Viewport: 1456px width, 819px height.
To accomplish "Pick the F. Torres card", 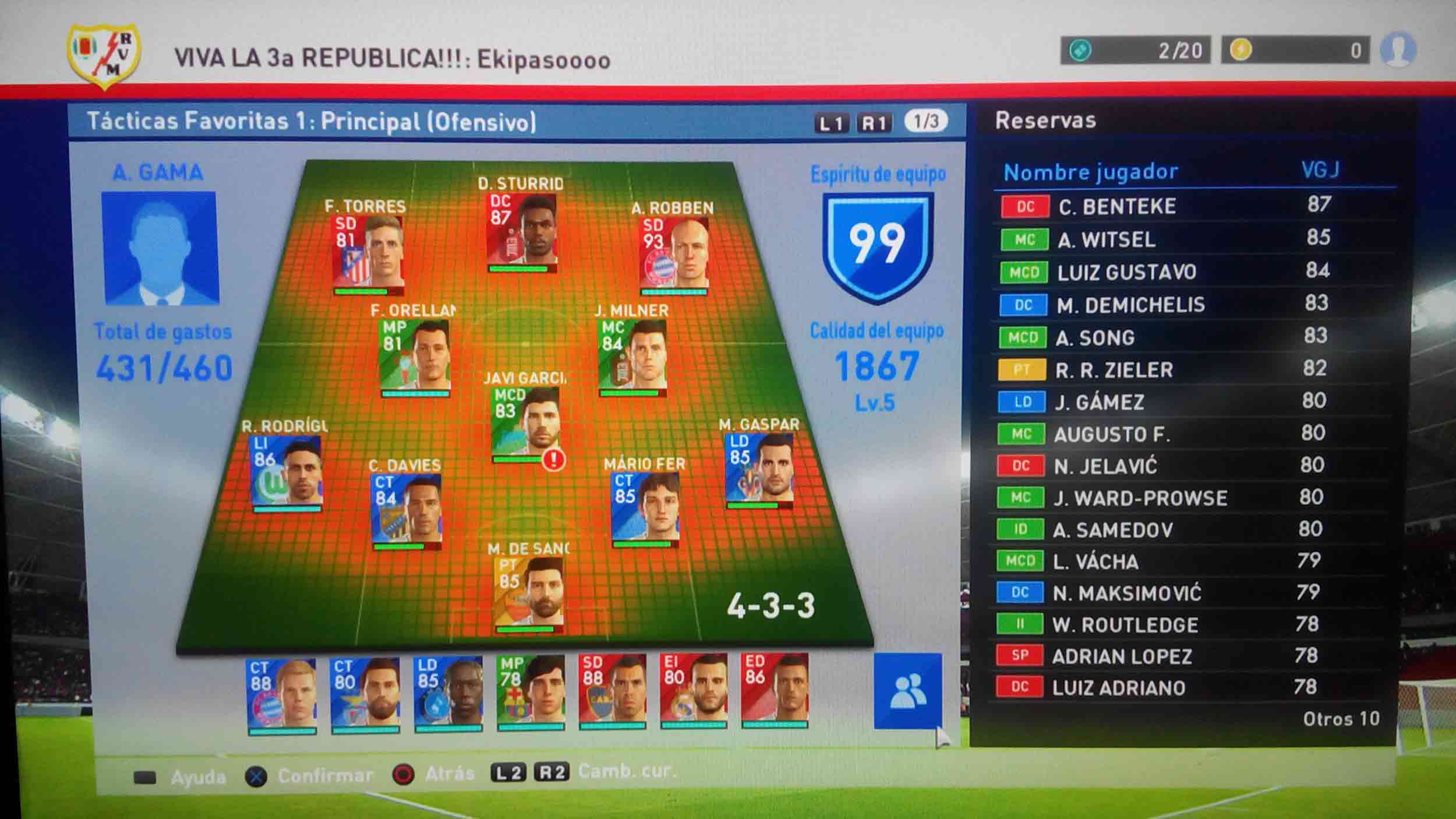I will point(367,255).
